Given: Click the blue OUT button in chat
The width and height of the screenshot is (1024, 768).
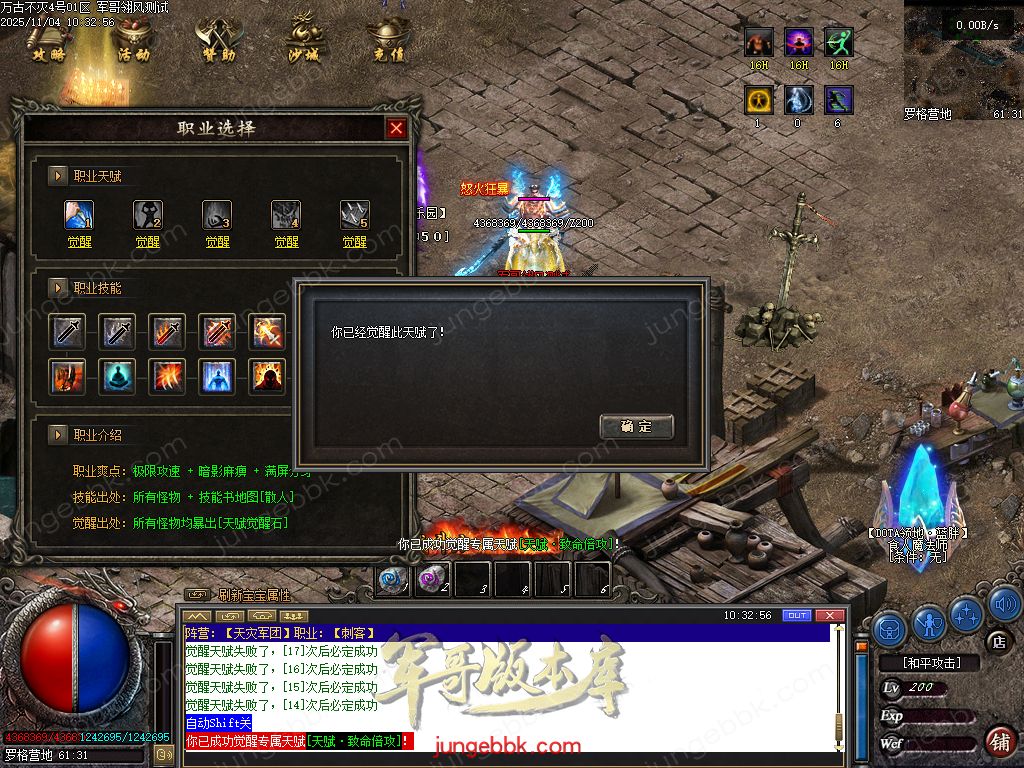Looking at the screenshot, I should click(x=796, y=615).
